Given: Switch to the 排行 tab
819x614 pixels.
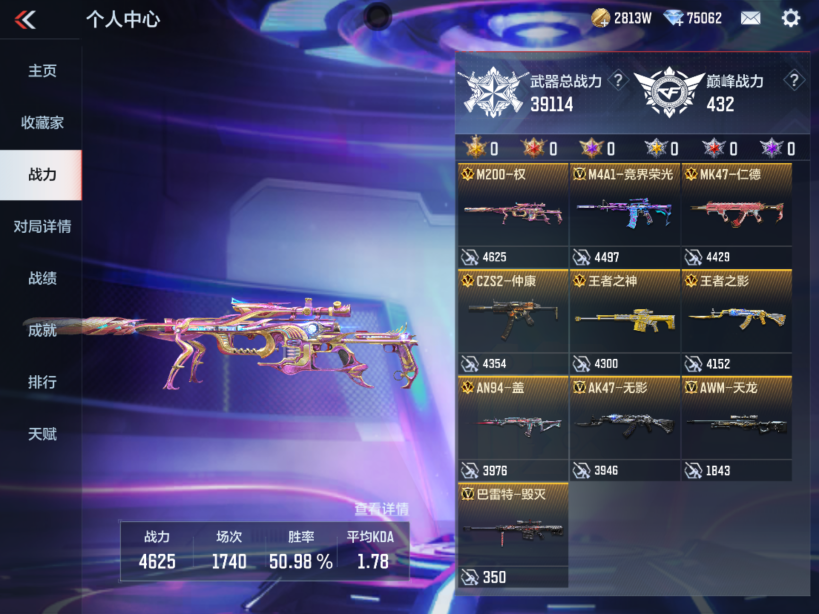Looking at the screenshot, I should pos(41,383).
